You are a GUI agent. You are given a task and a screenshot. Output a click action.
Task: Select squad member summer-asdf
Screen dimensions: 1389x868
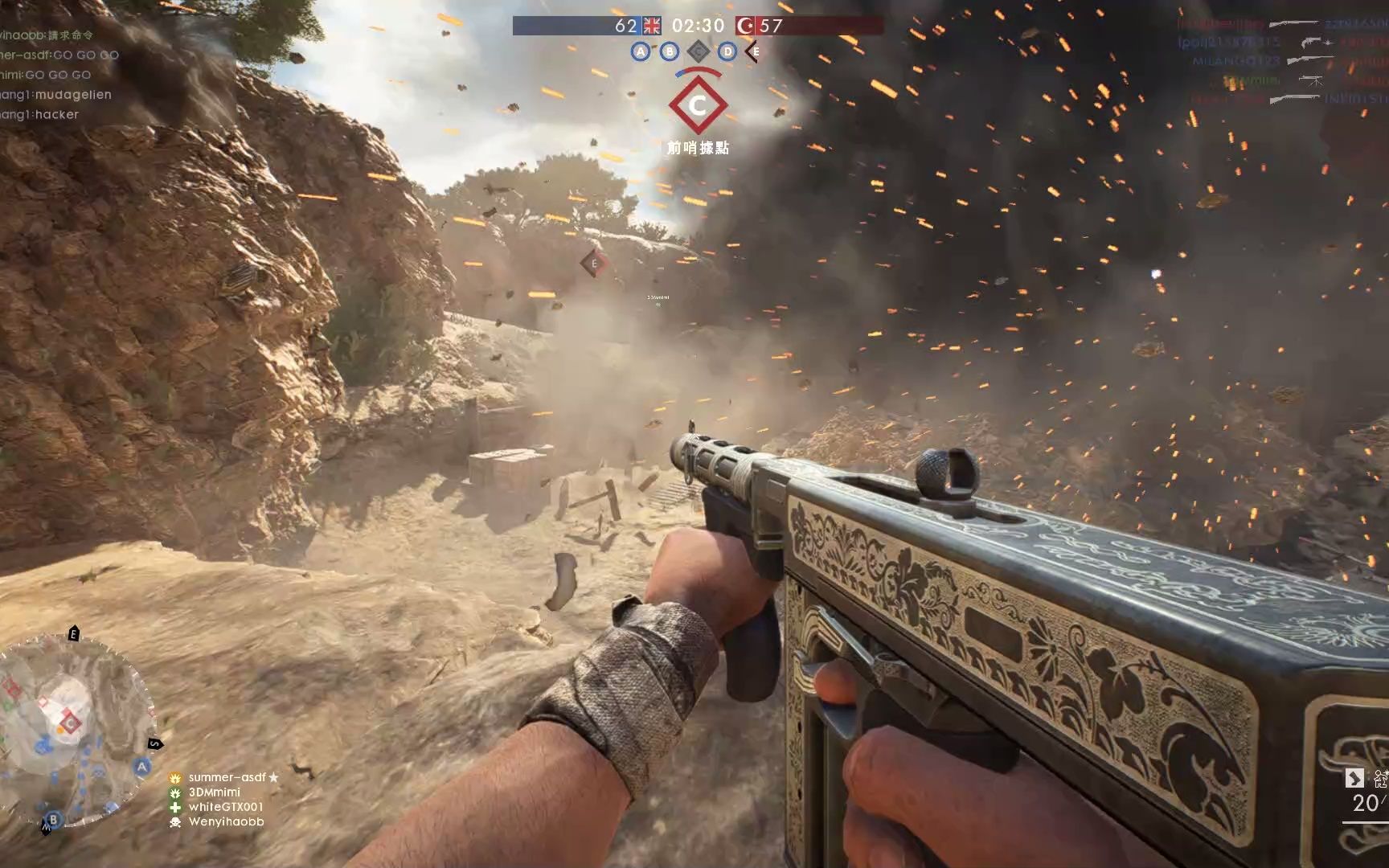[x=227, y=777]
